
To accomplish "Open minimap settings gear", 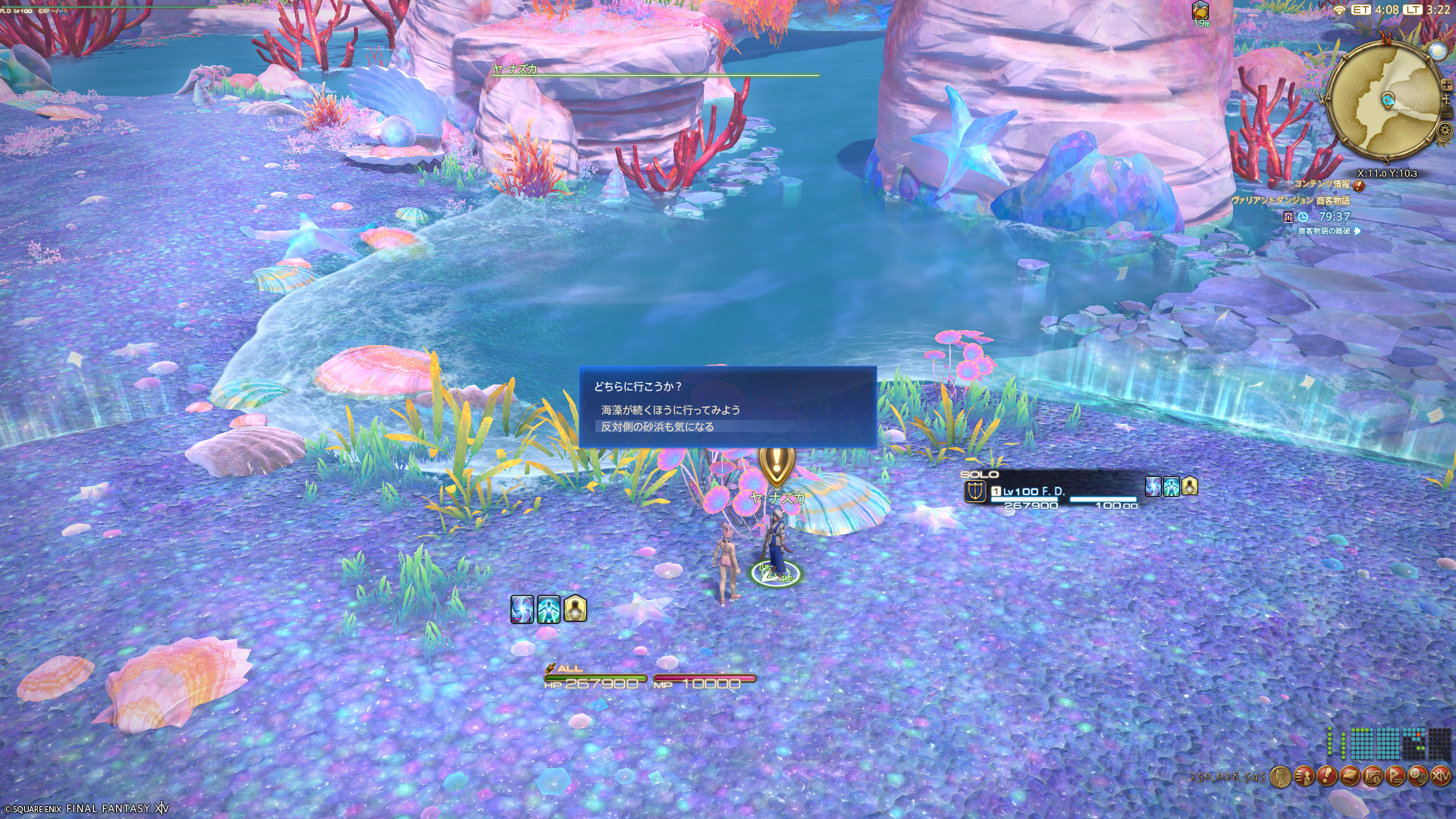I will (1445, 130).
